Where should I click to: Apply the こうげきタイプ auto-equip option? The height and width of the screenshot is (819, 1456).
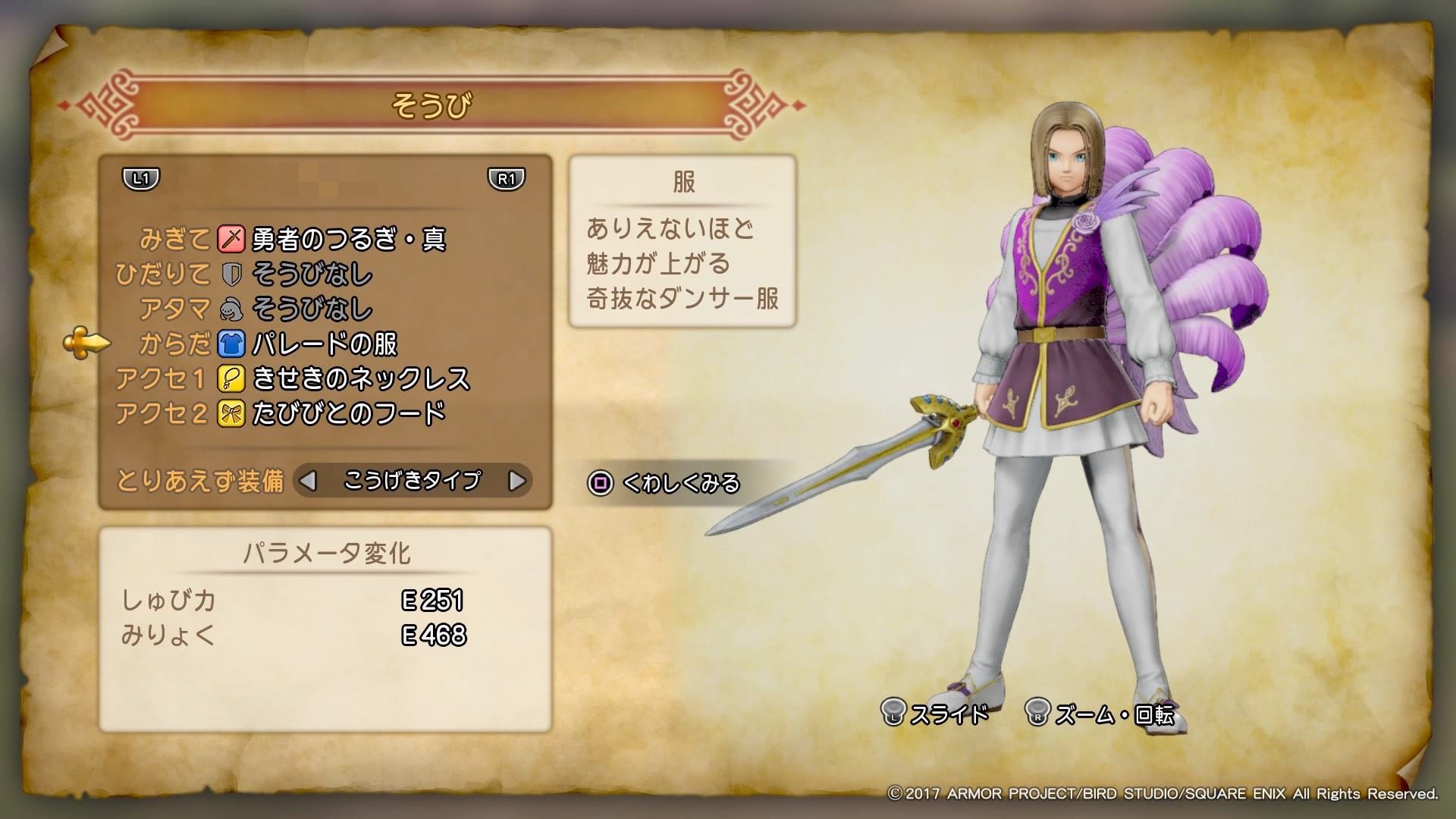[412, 481]
